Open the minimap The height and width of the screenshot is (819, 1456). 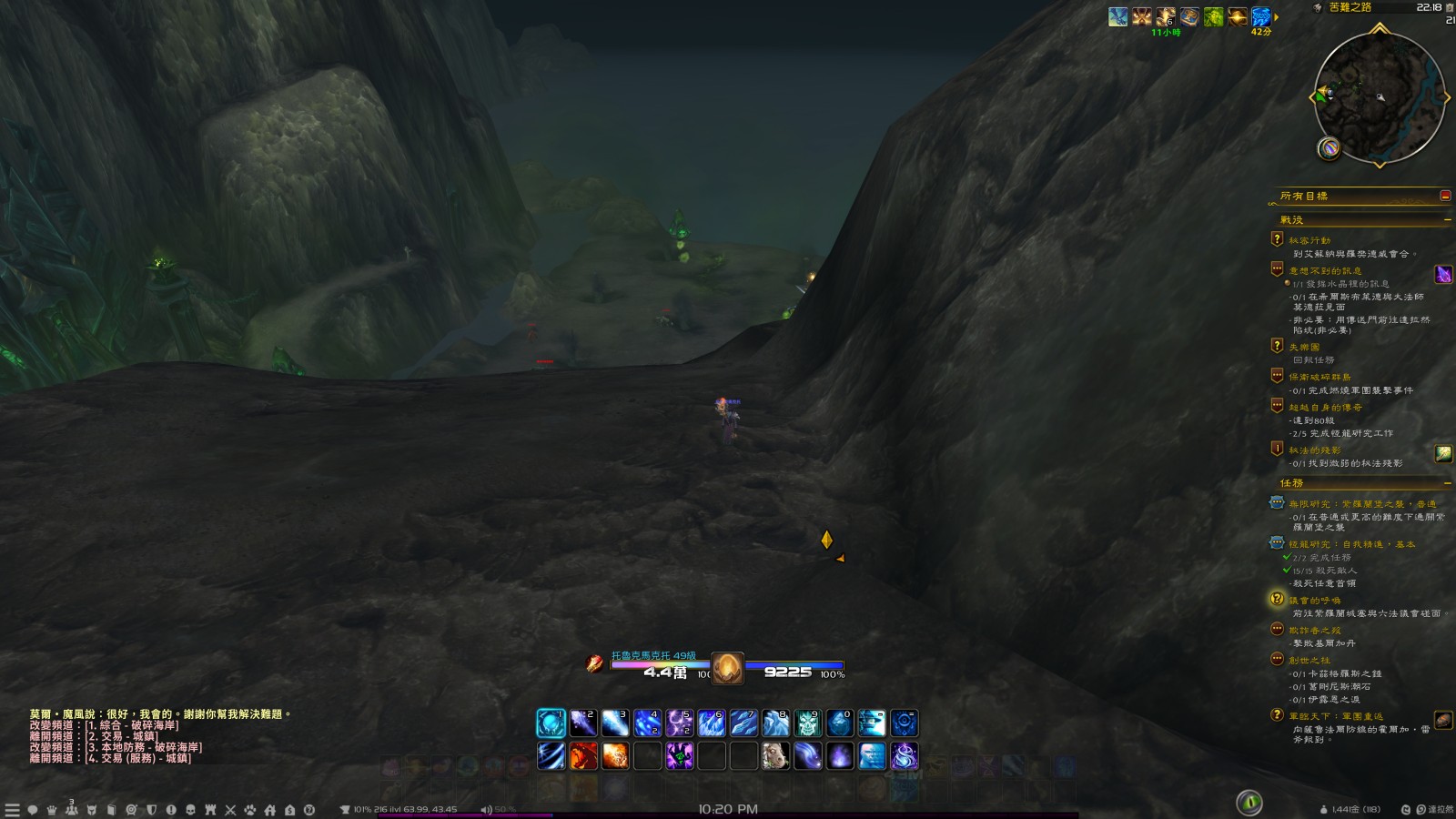coord(1380,98)
